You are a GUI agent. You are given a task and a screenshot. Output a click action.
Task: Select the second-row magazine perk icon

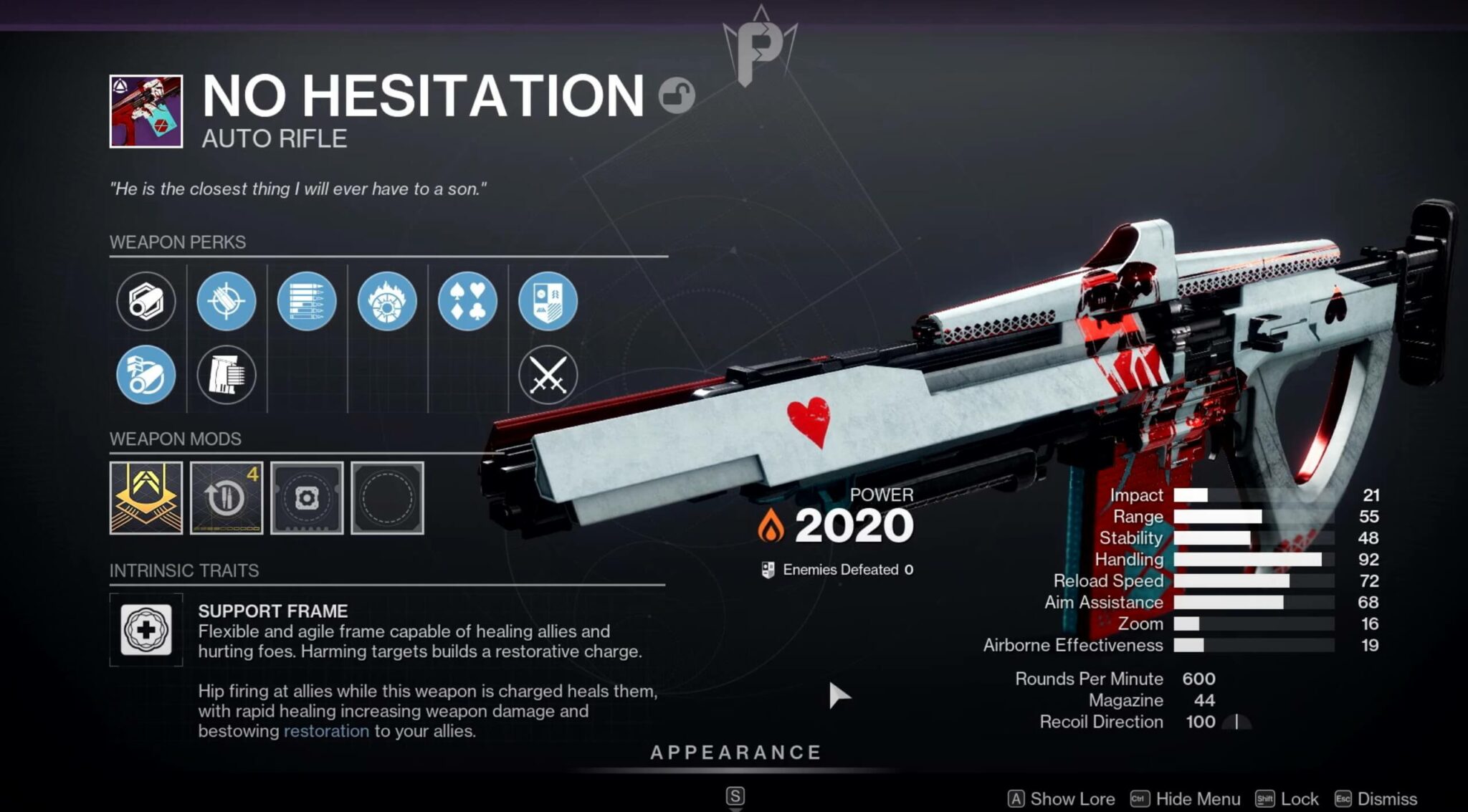(226, 373)
